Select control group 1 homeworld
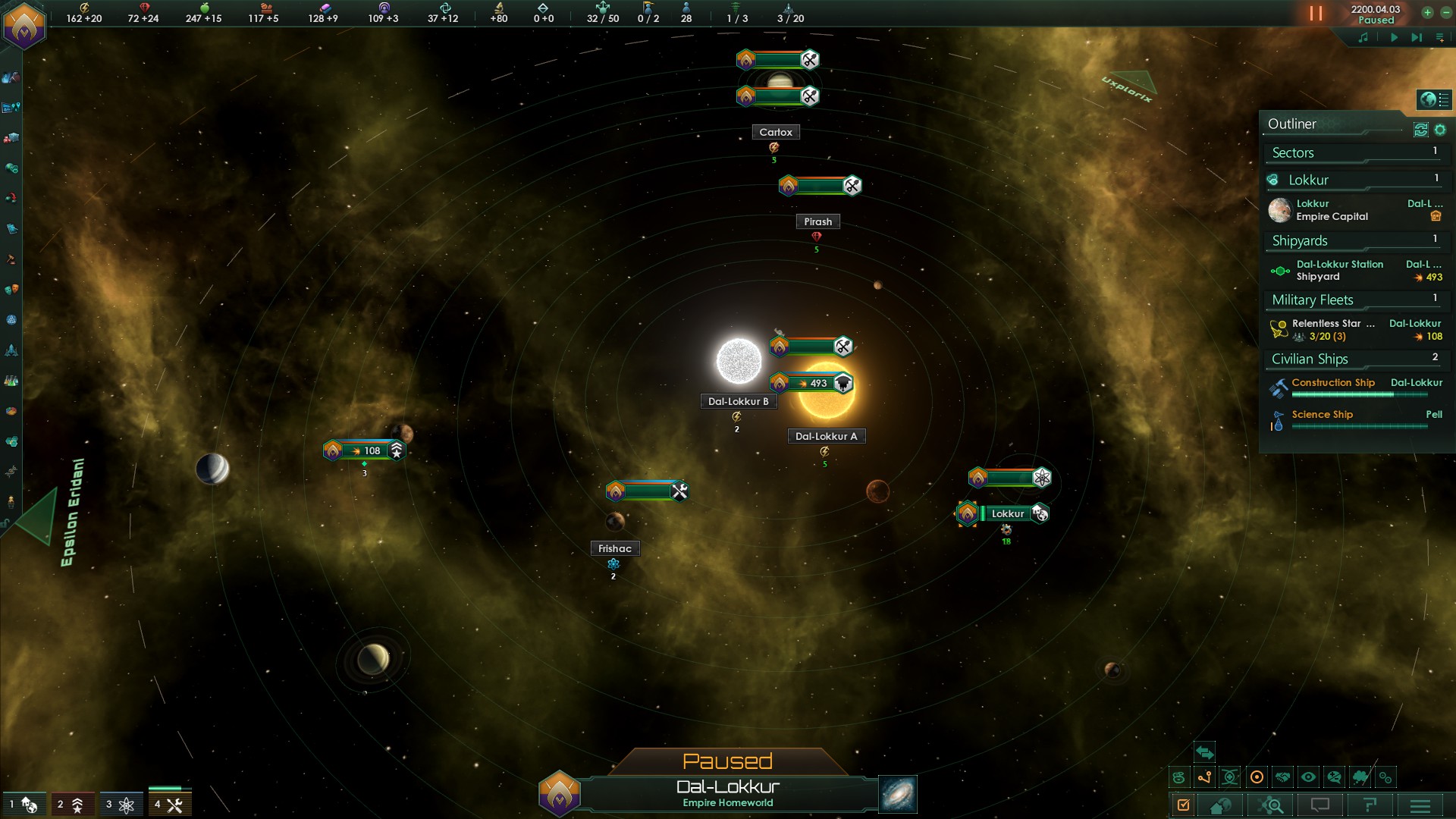 [24, 804]
